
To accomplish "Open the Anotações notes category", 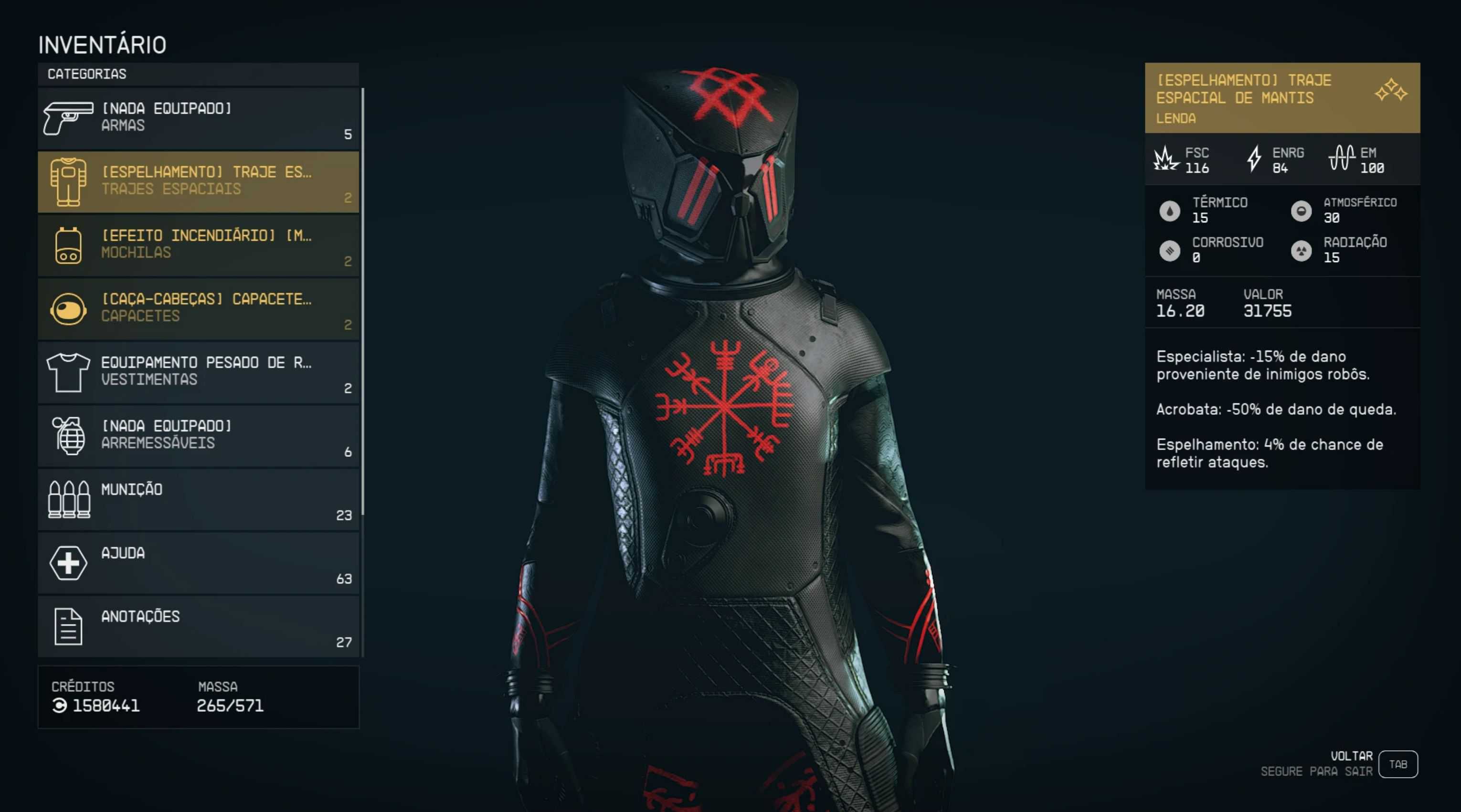I will 198,626.
